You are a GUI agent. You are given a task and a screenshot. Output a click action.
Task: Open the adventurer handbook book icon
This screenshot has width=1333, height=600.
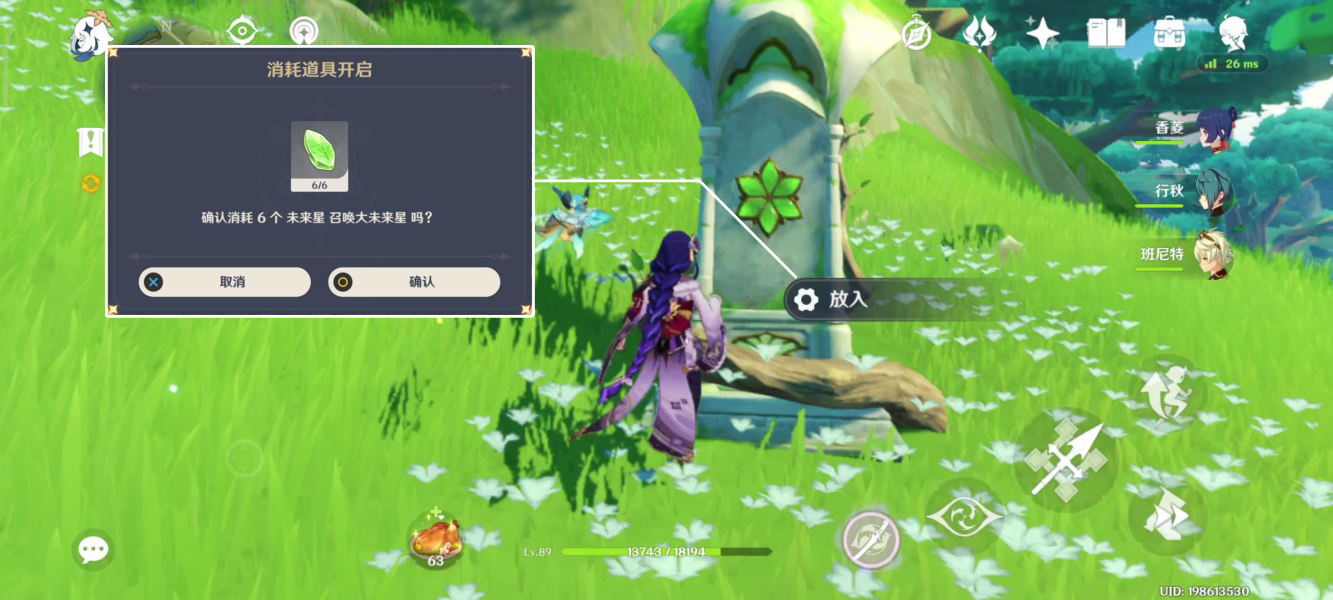pos(1106,34)
